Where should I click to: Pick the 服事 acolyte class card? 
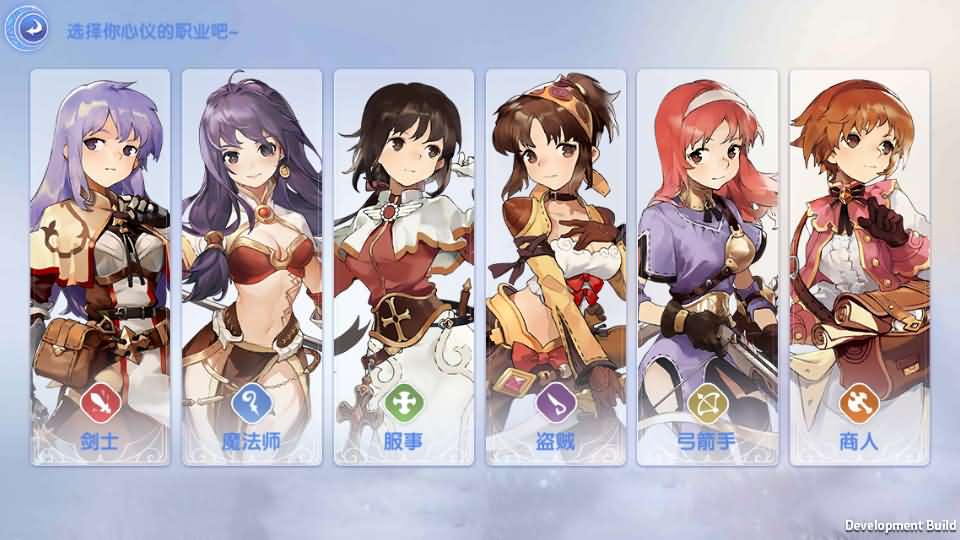(404, 267)
